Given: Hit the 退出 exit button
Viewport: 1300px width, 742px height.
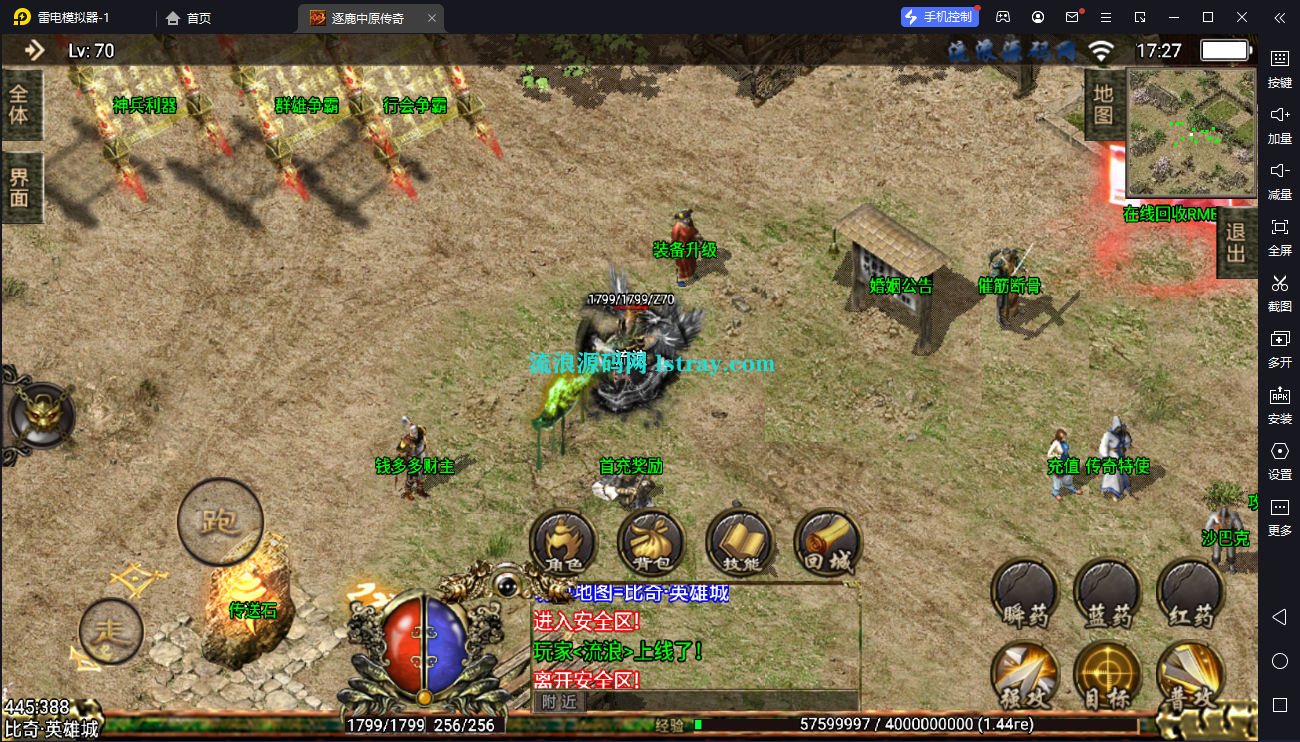Looking at the screenshot, I should [x=1236, y=242].
